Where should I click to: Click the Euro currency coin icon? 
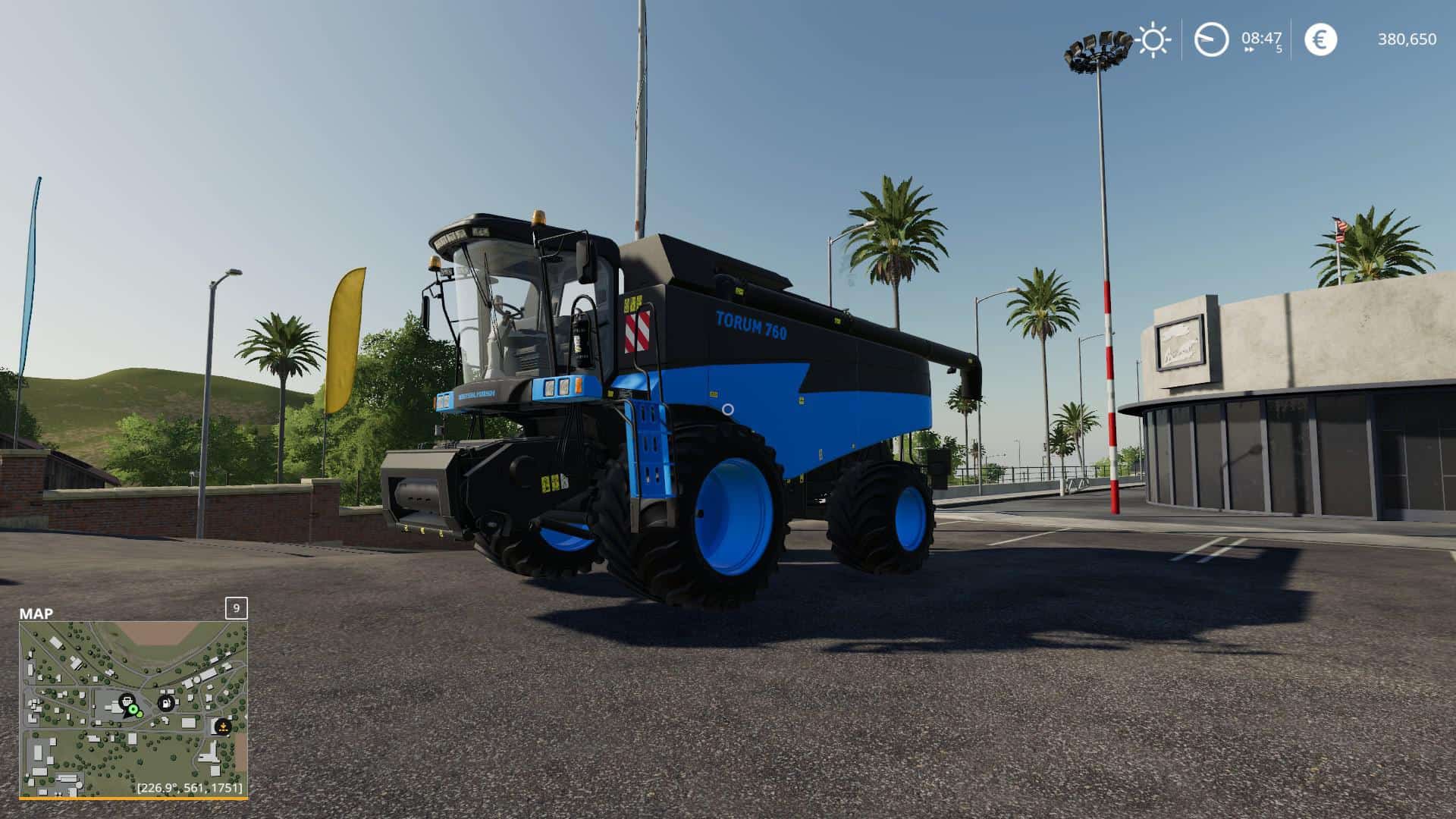point(1321,39)
